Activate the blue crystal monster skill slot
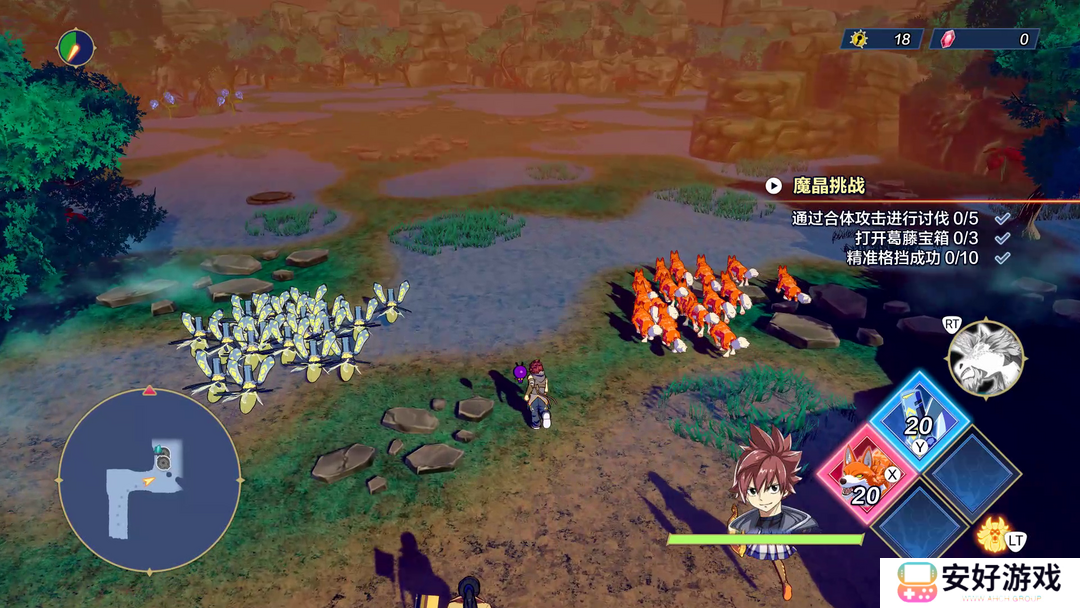 pyautogui.click(x=918, y=418)
